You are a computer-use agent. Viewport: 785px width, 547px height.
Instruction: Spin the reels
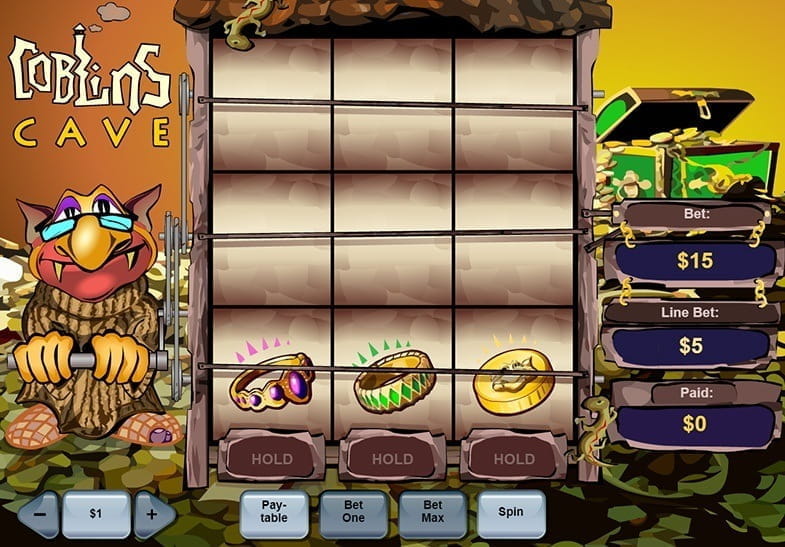[x=511, y=512]
